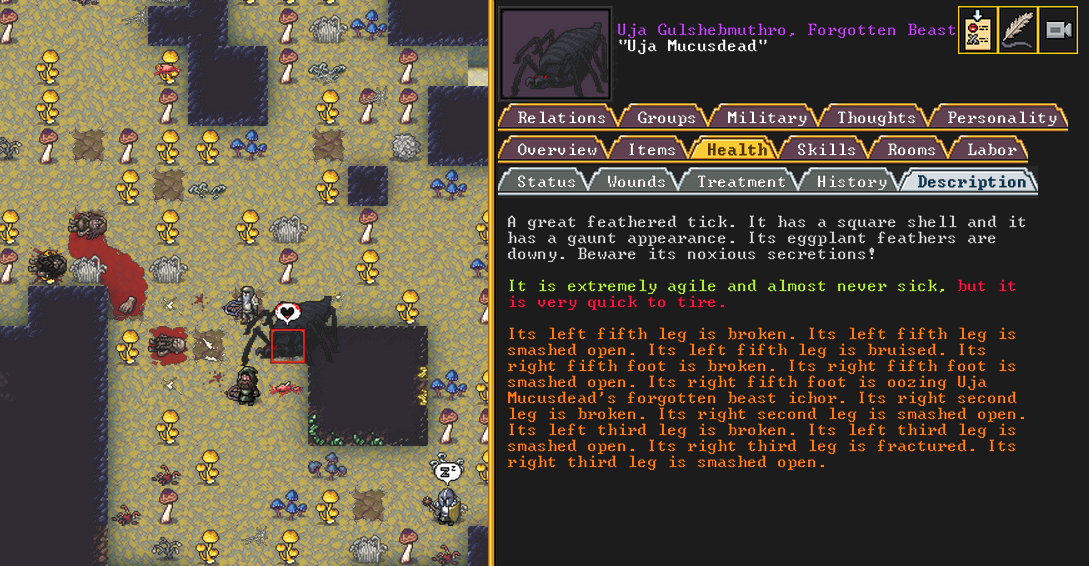This screenshot has height=566, width=1089.
Task: Click the quill feather icon
Action: coord(1017,30)
